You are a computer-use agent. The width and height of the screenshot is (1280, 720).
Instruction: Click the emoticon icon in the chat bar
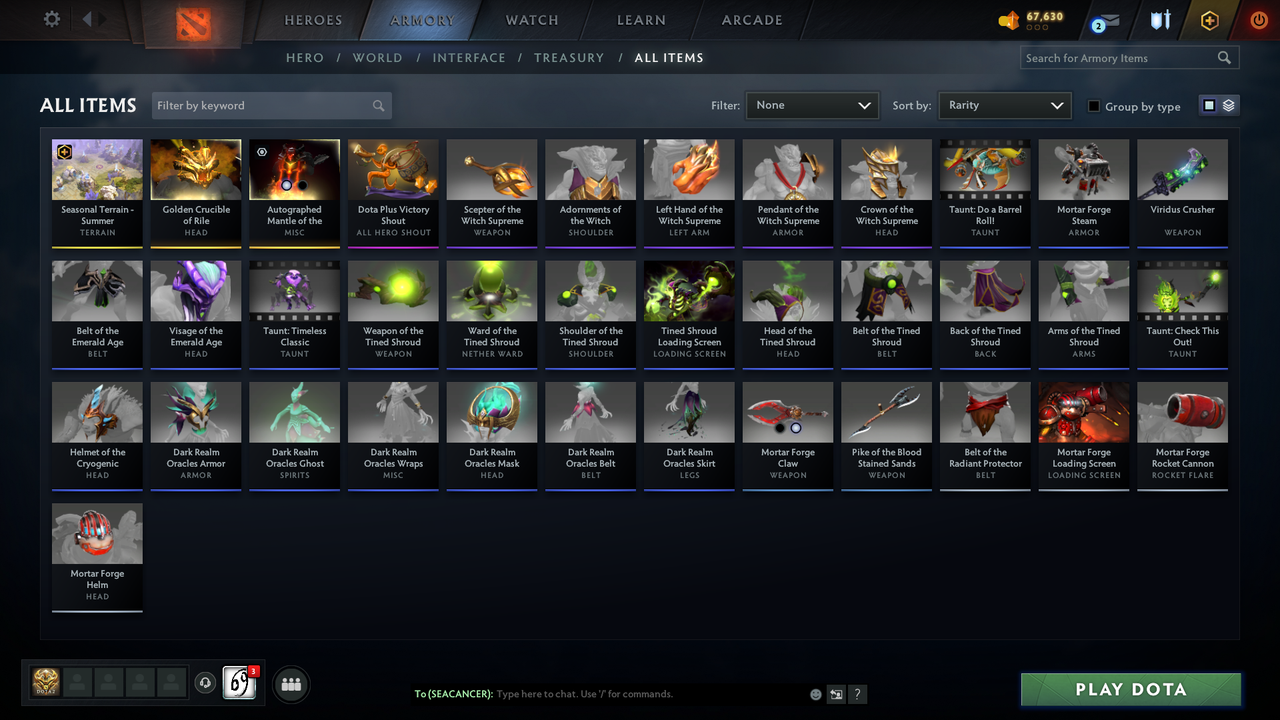(x=815, y=694)
